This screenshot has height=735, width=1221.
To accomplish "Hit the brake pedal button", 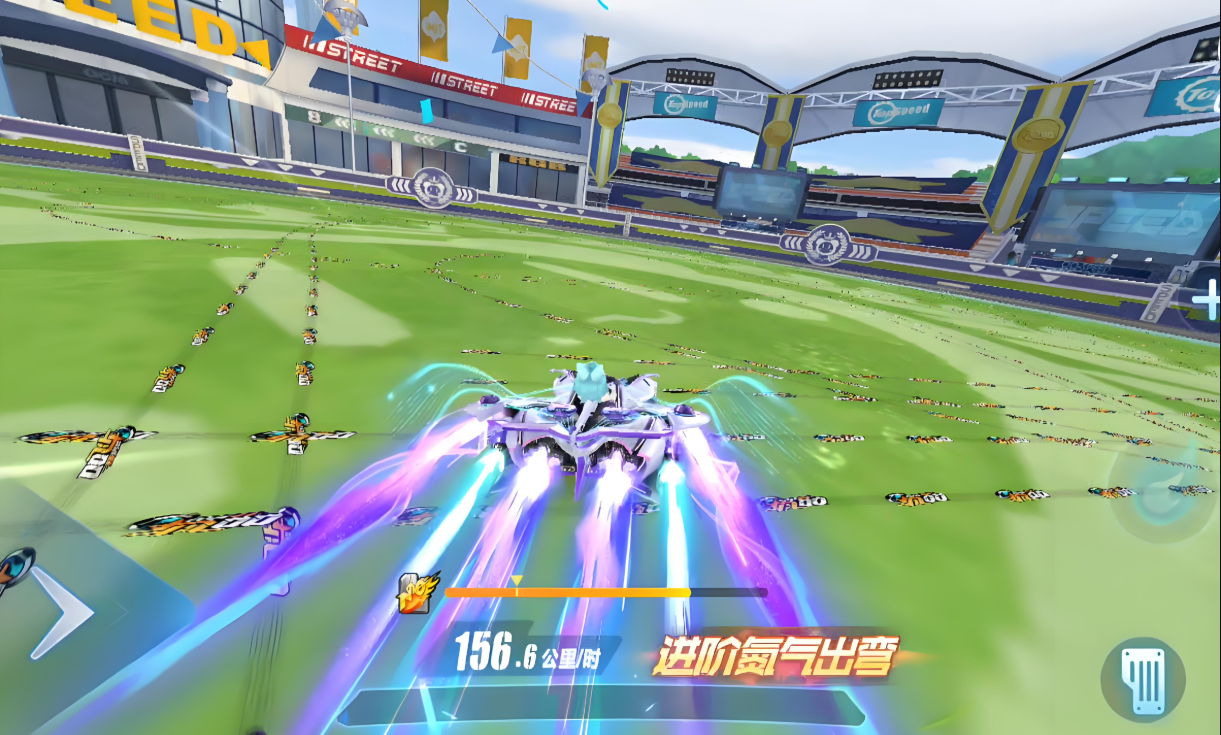I will click(x=1143, y=680).
